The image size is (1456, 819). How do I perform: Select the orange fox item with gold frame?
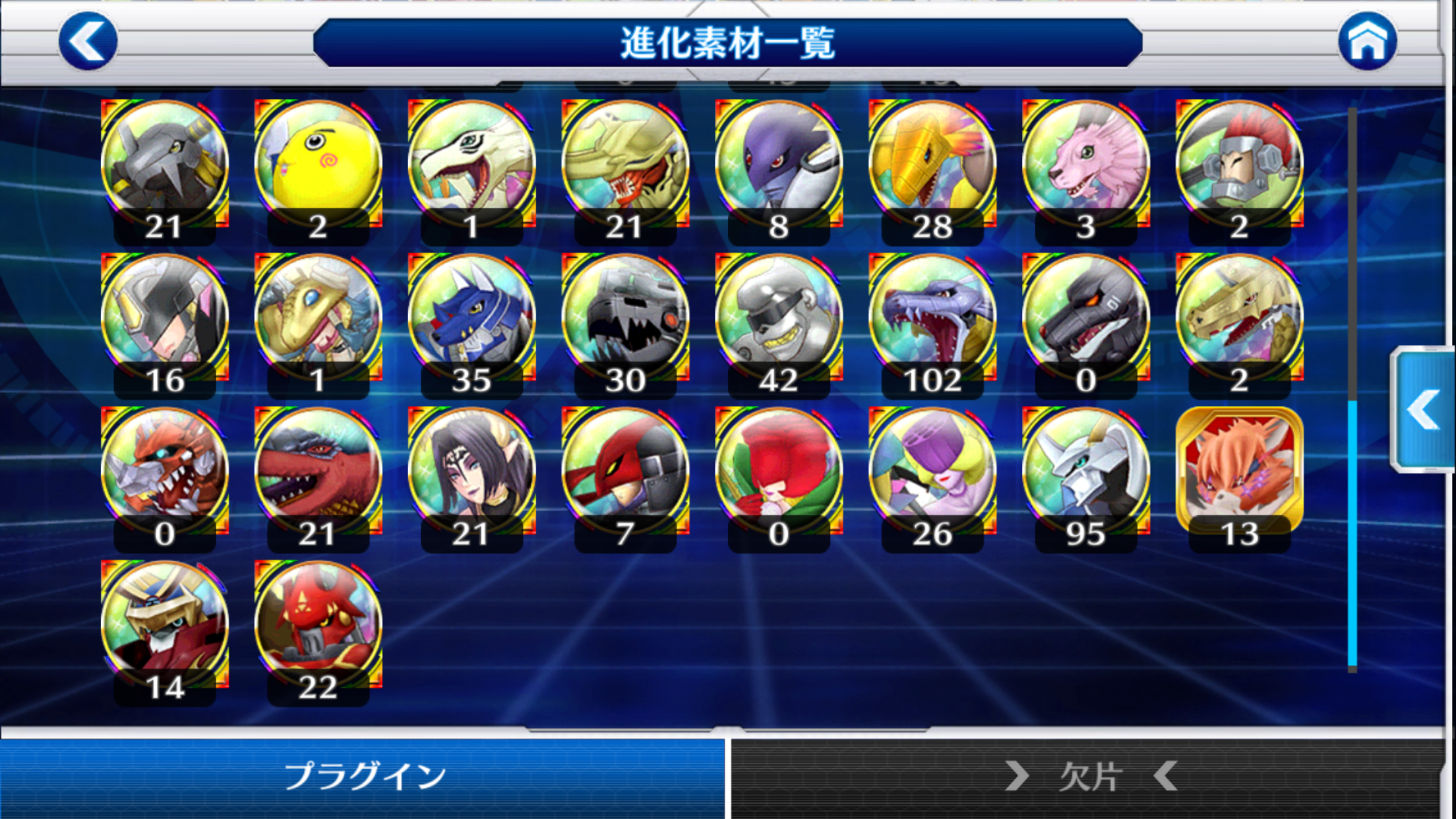1239,472
